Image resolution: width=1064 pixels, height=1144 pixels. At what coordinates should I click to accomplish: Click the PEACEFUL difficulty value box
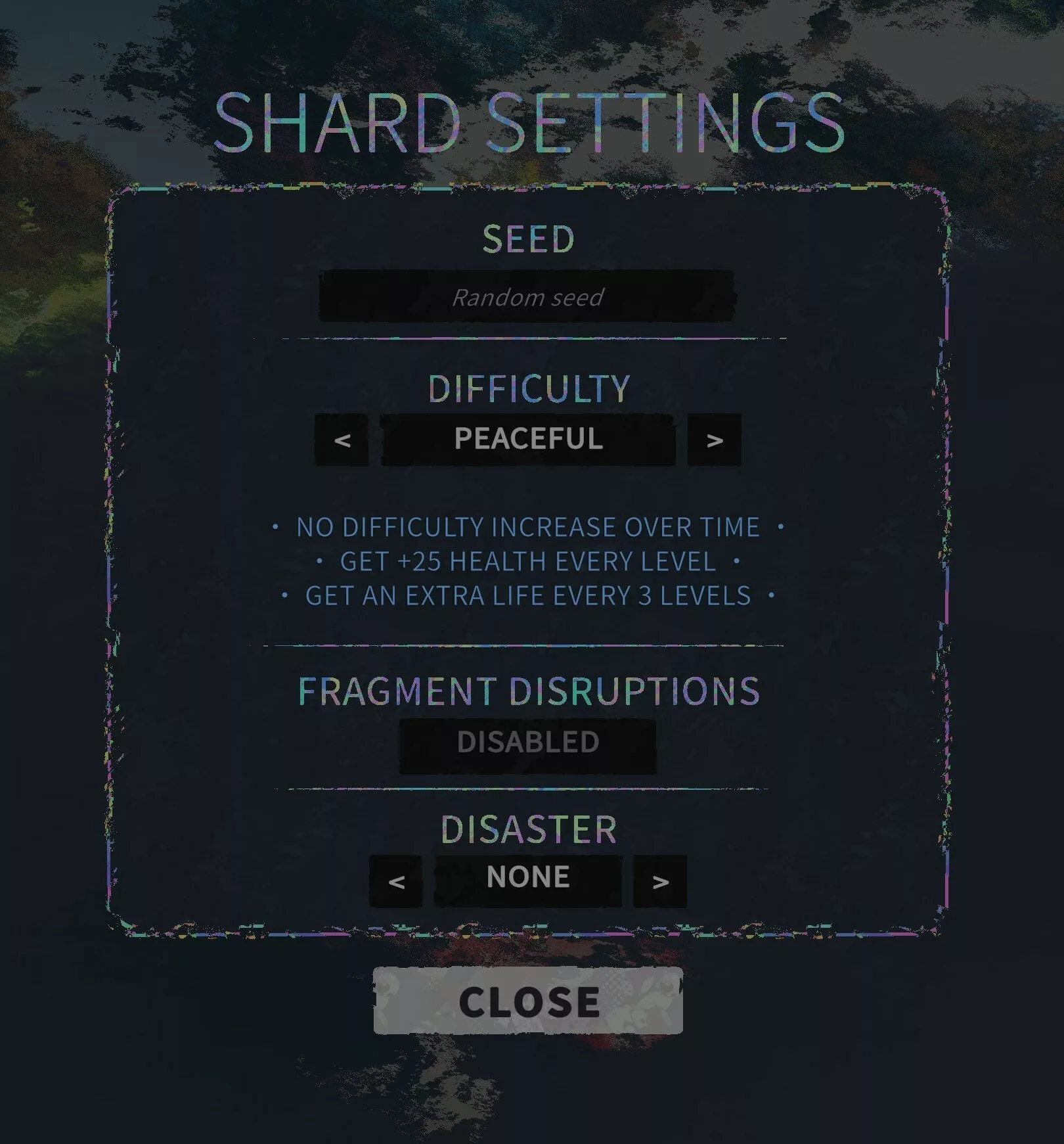(528, 440)
